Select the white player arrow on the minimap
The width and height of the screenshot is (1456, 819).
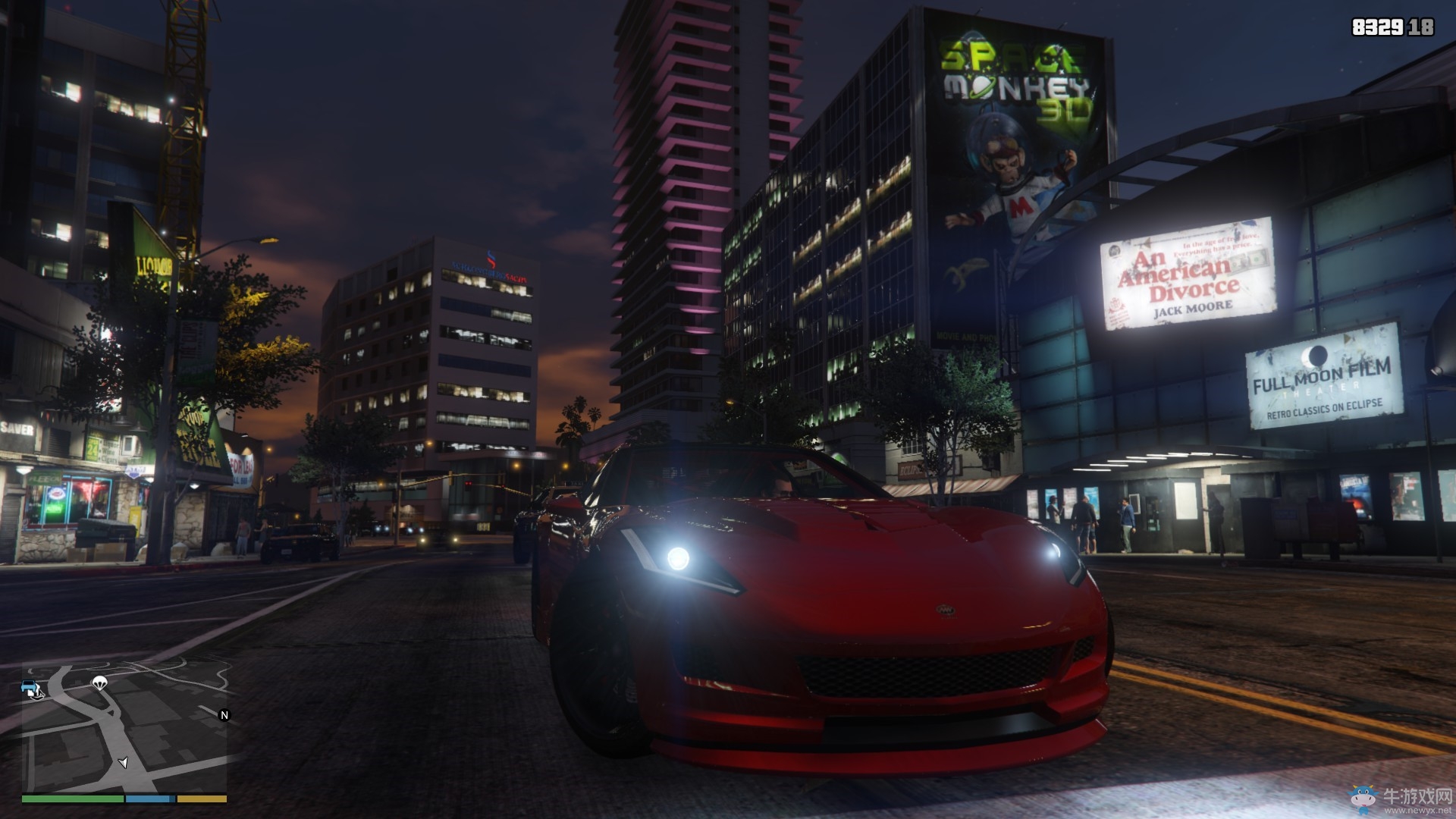pos(123,762)
